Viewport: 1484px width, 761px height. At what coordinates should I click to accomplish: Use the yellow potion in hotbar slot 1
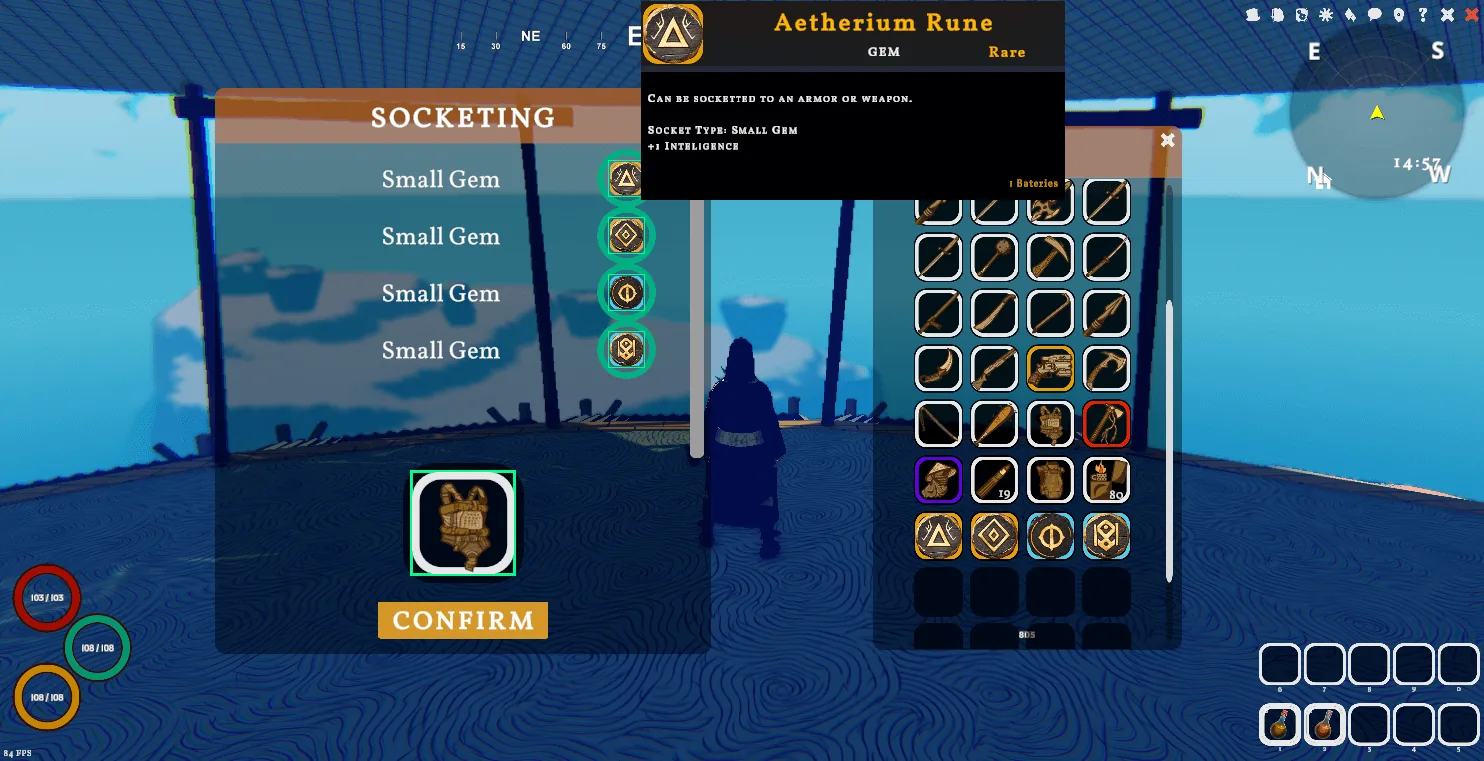click(x=1279, y=724)
